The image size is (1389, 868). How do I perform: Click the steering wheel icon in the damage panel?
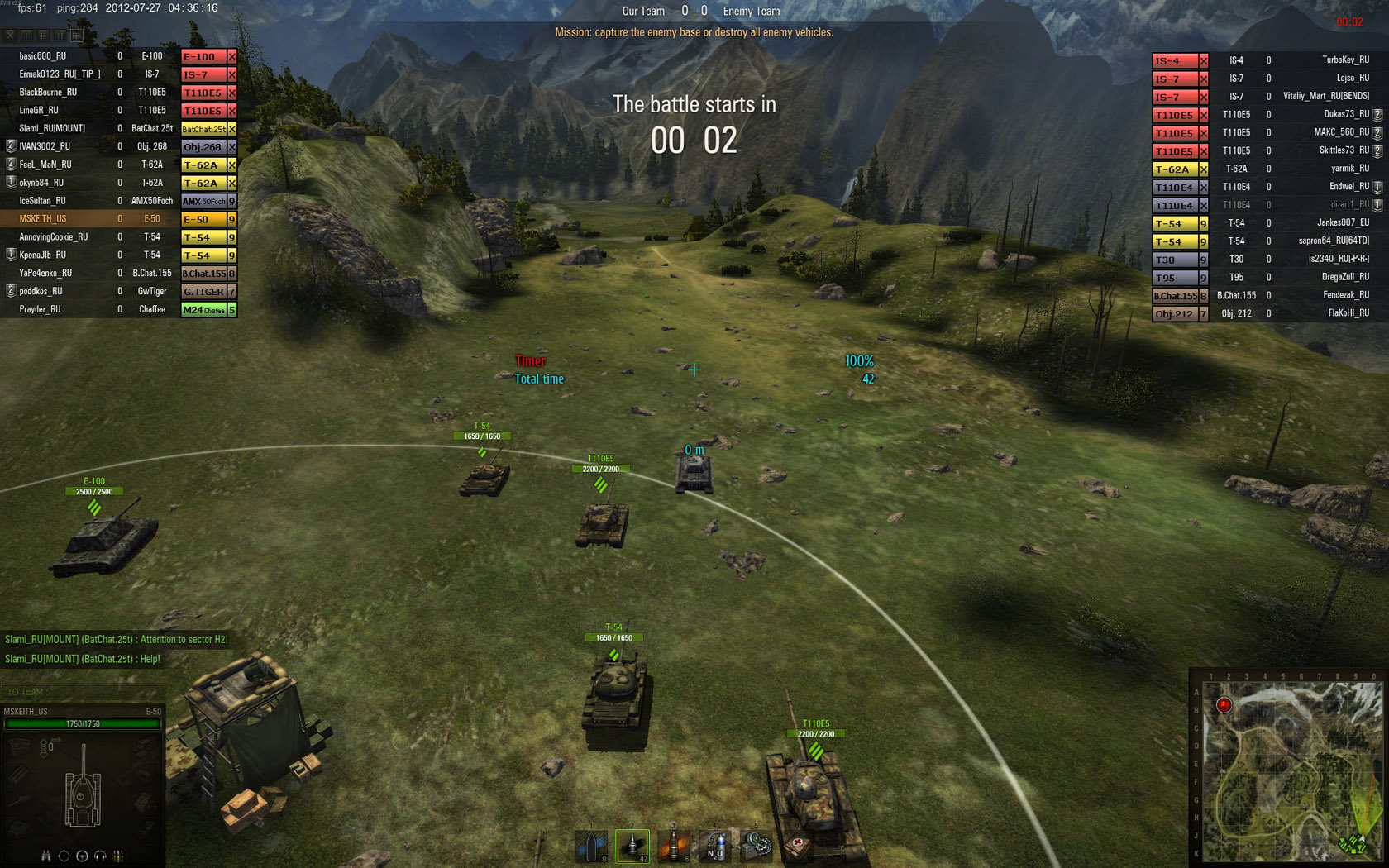(x=82, y=856)
